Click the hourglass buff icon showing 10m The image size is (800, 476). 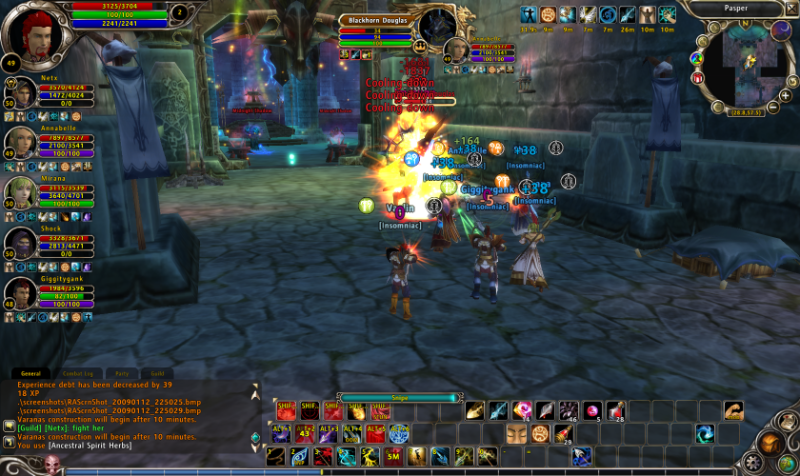click(x=647, y=15)
